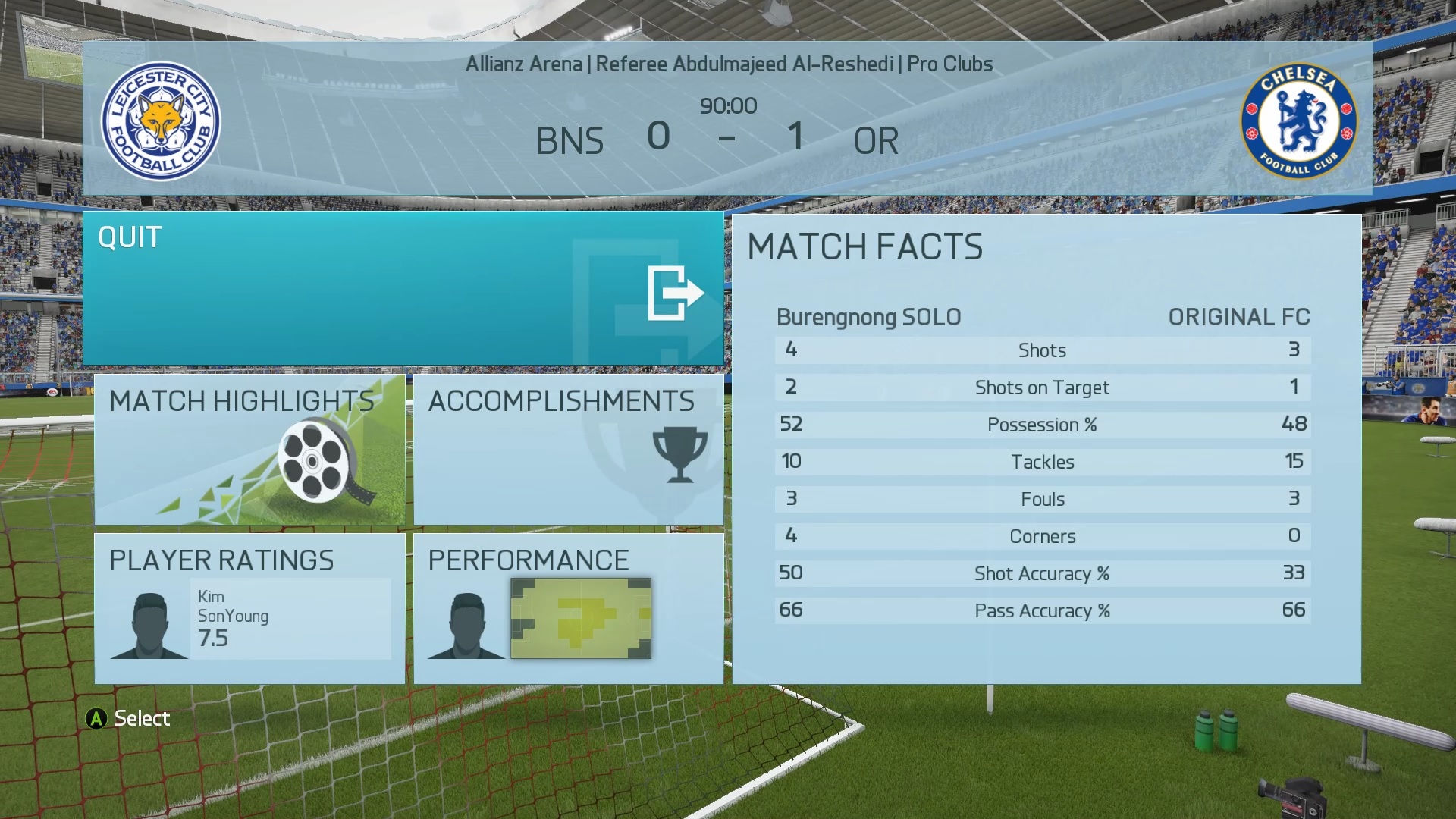Show the Performance heat map tile
The width and height of the screenshot is (1456, 819).
click(x=568, y=608)
